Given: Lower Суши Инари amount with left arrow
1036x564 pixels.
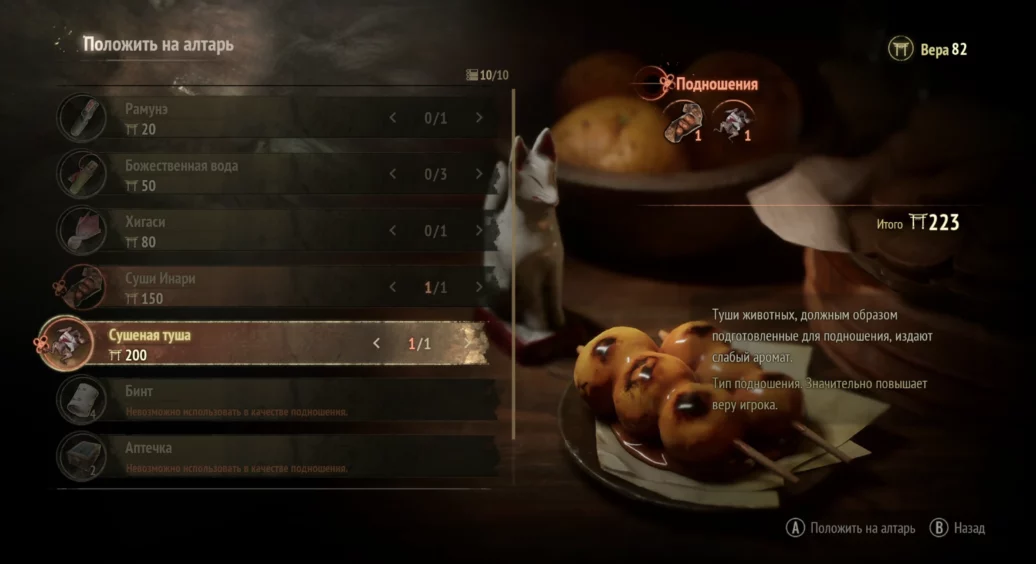Looking at the screenshot, I should [392, 288].
